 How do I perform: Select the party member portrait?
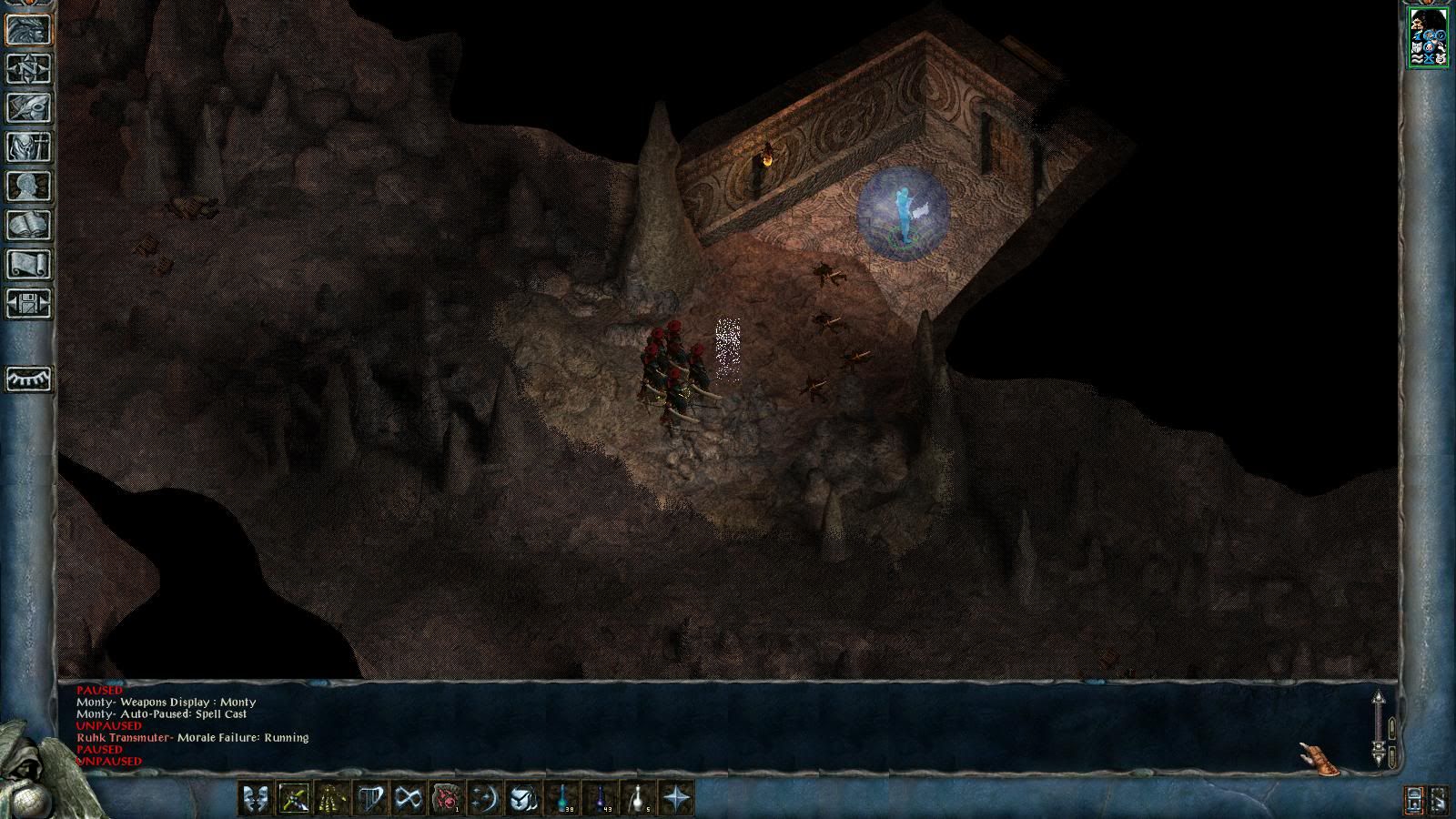(1428, 36)
